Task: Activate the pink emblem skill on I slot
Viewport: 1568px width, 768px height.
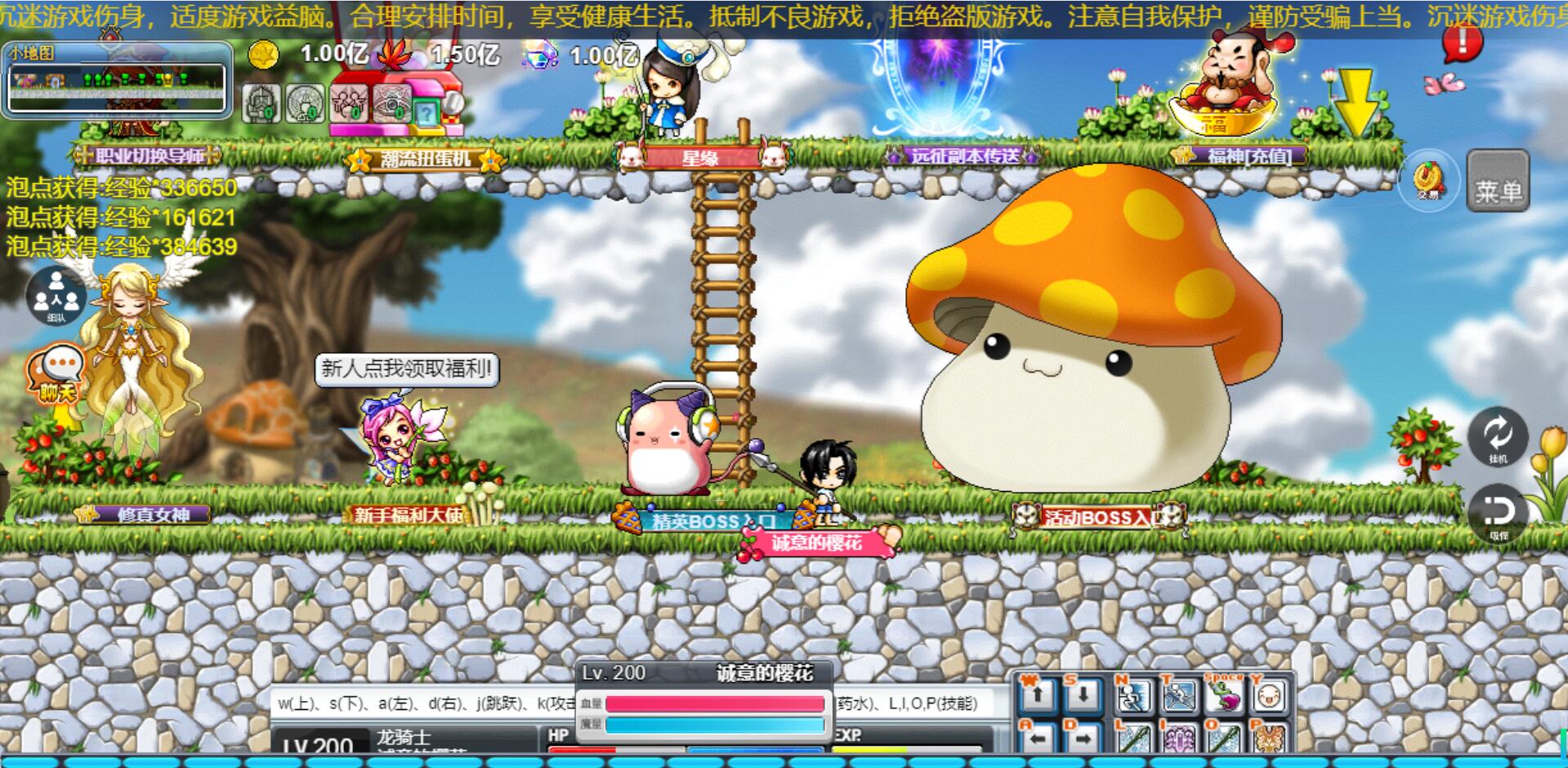Action: click(x=1177, y=739)
